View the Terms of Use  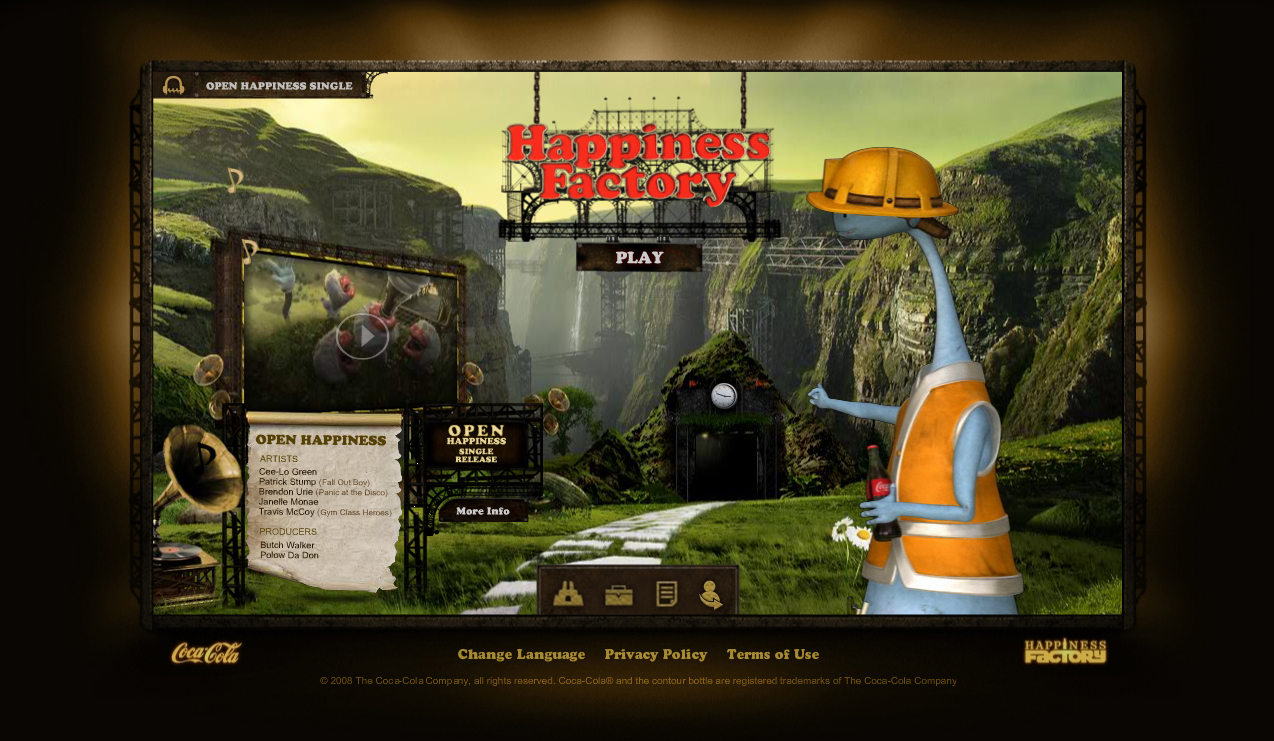click(773, 654)
